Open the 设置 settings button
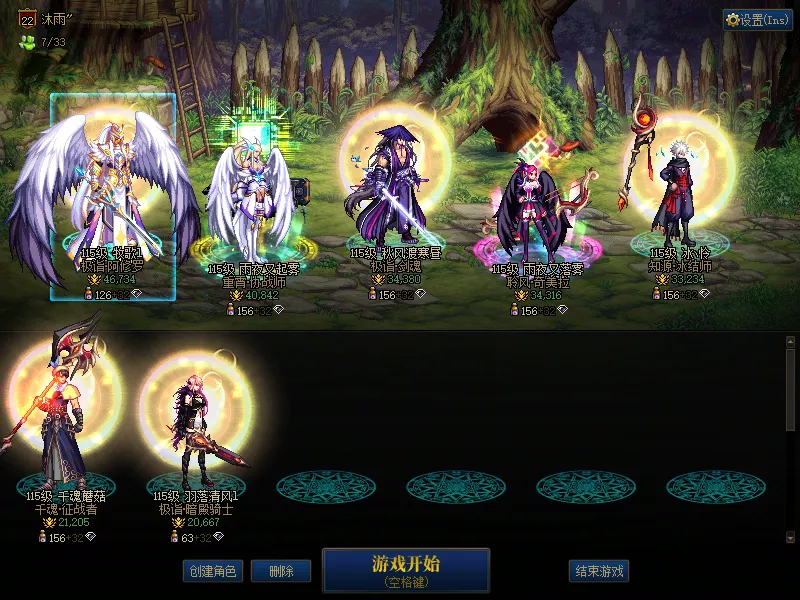Screen dimensions: 800x600 pyautogui.click(x=758, y=20)
